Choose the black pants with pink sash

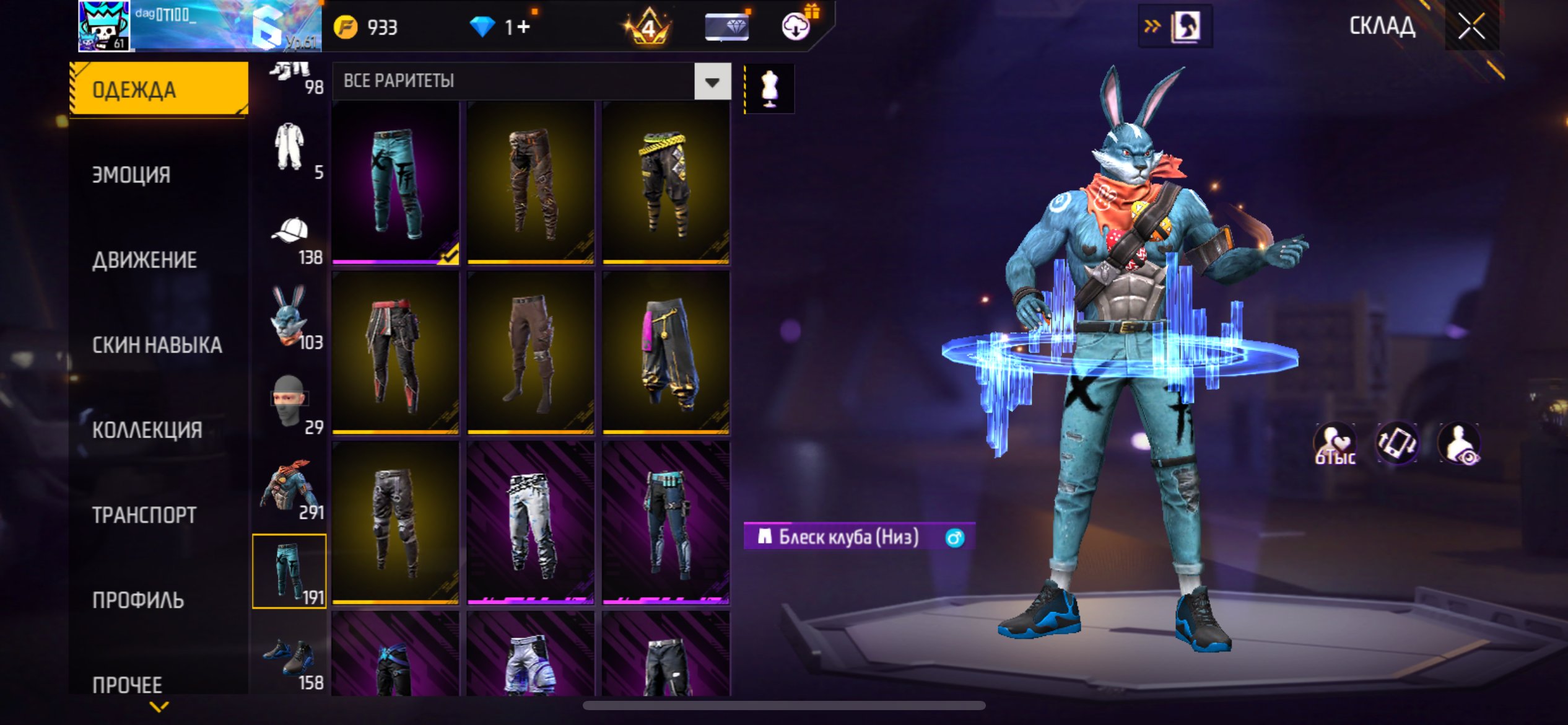point(666,353)
